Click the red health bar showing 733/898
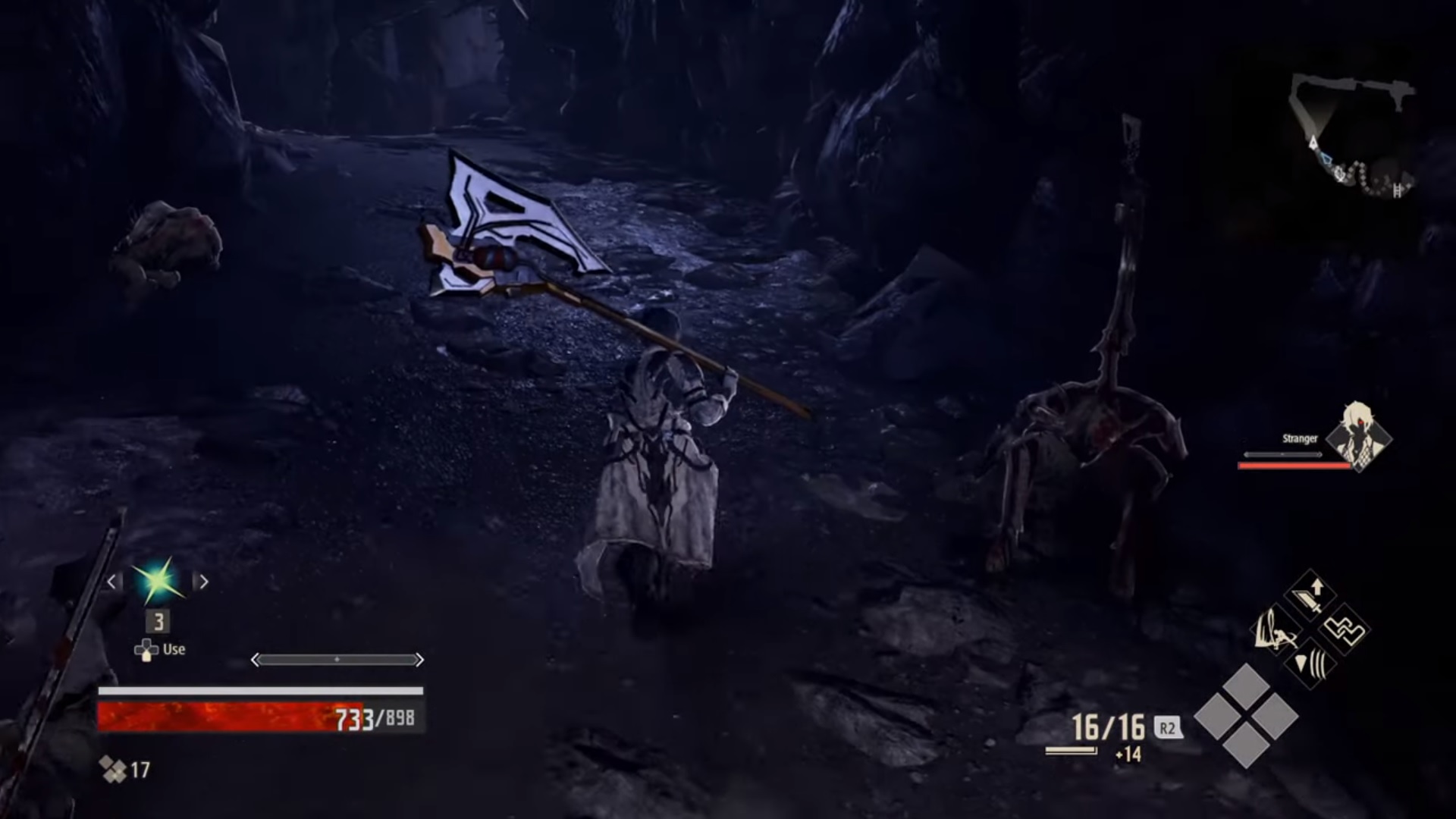The width and height of the screenshot is (1456, 819). 220,717
